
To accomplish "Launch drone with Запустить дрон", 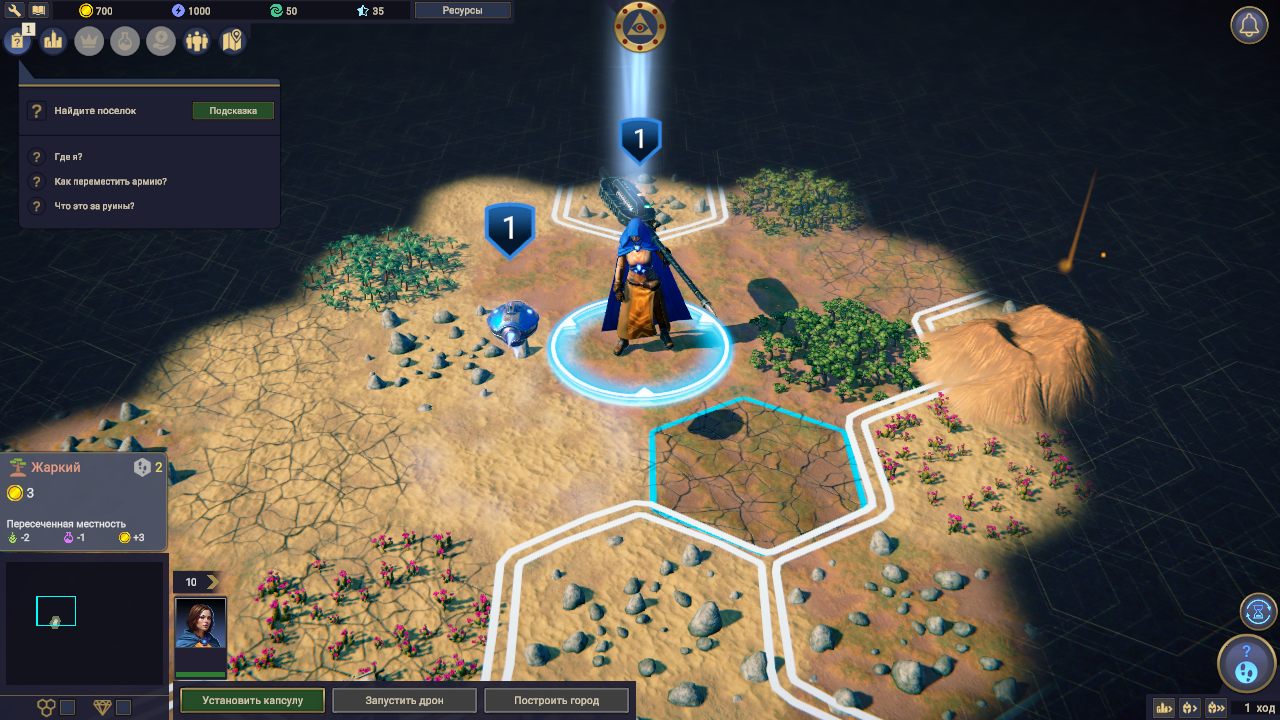I will pos(405,700).
